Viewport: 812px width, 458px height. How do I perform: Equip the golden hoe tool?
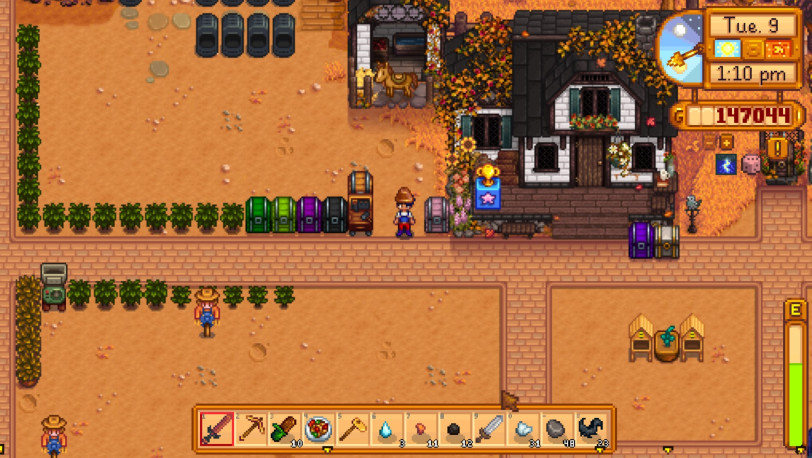tap(353, 429)
